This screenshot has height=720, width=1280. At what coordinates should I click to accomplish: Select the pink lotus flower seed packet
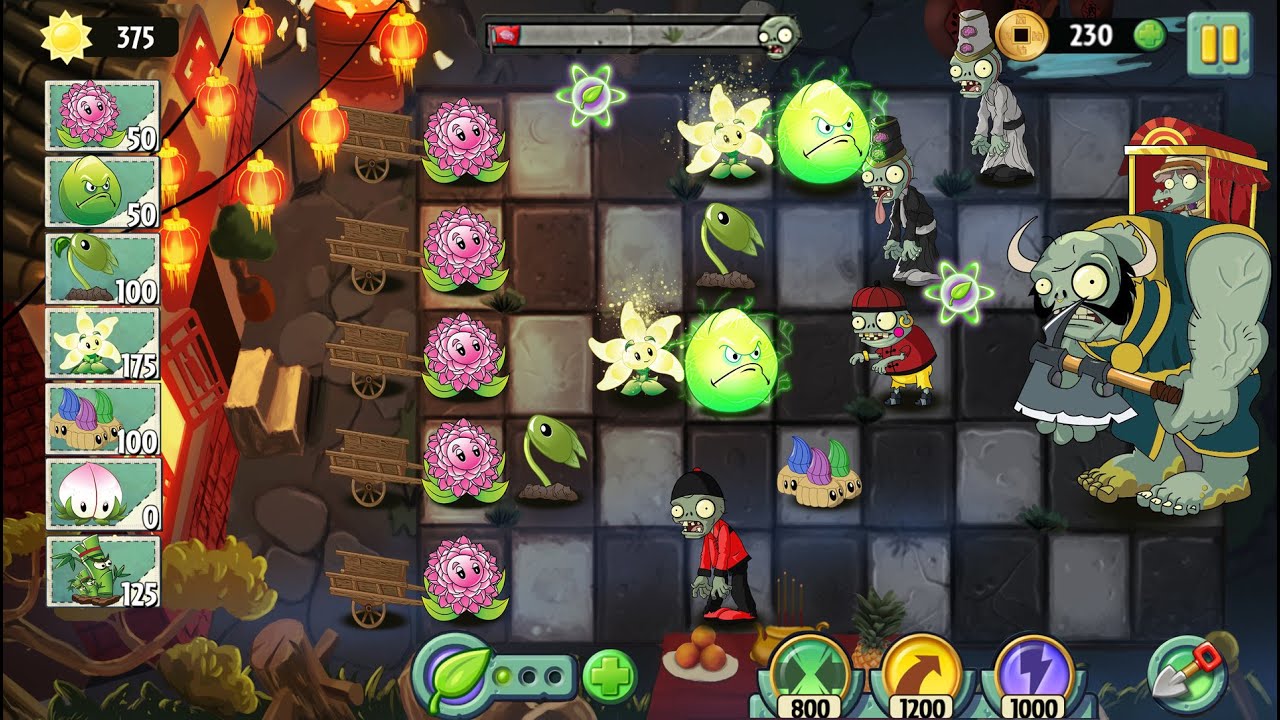tap(102, 116)
